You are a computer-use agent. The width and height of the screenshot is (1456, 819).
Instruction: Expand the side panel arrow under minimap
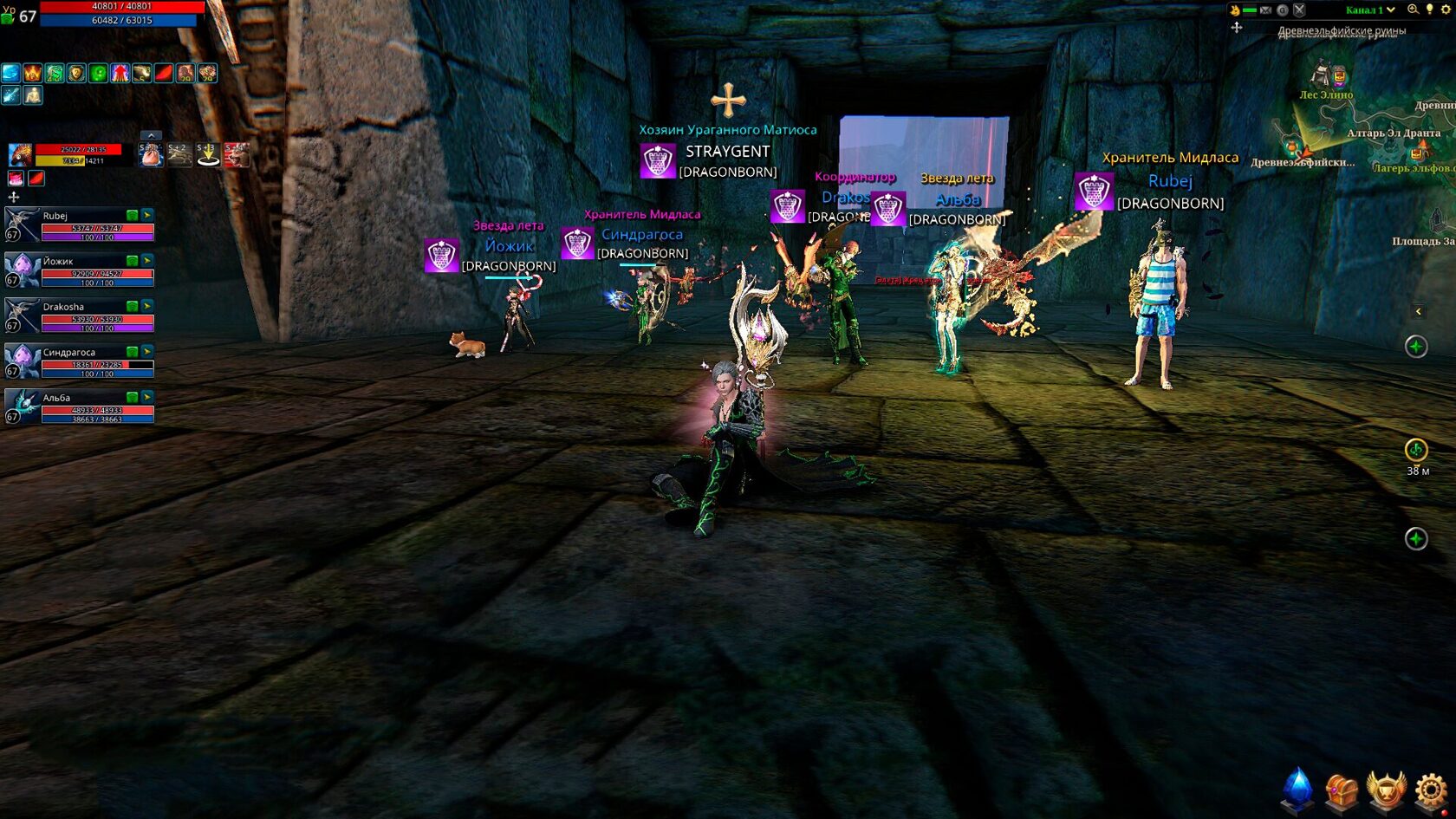coord(1418,311)
